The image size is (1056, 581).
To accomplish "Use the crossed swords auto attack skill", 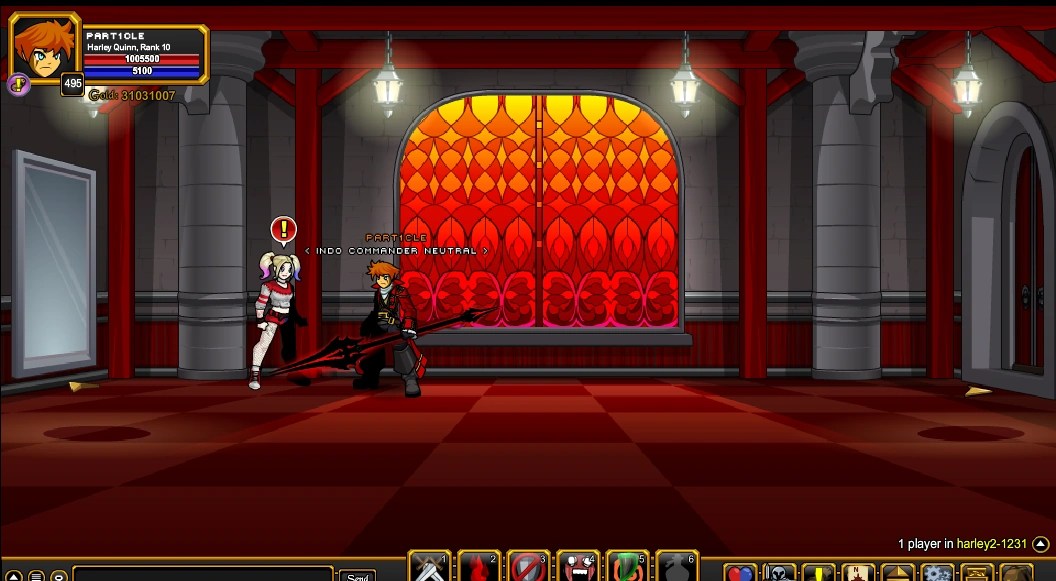I will [x=430, y=568].
